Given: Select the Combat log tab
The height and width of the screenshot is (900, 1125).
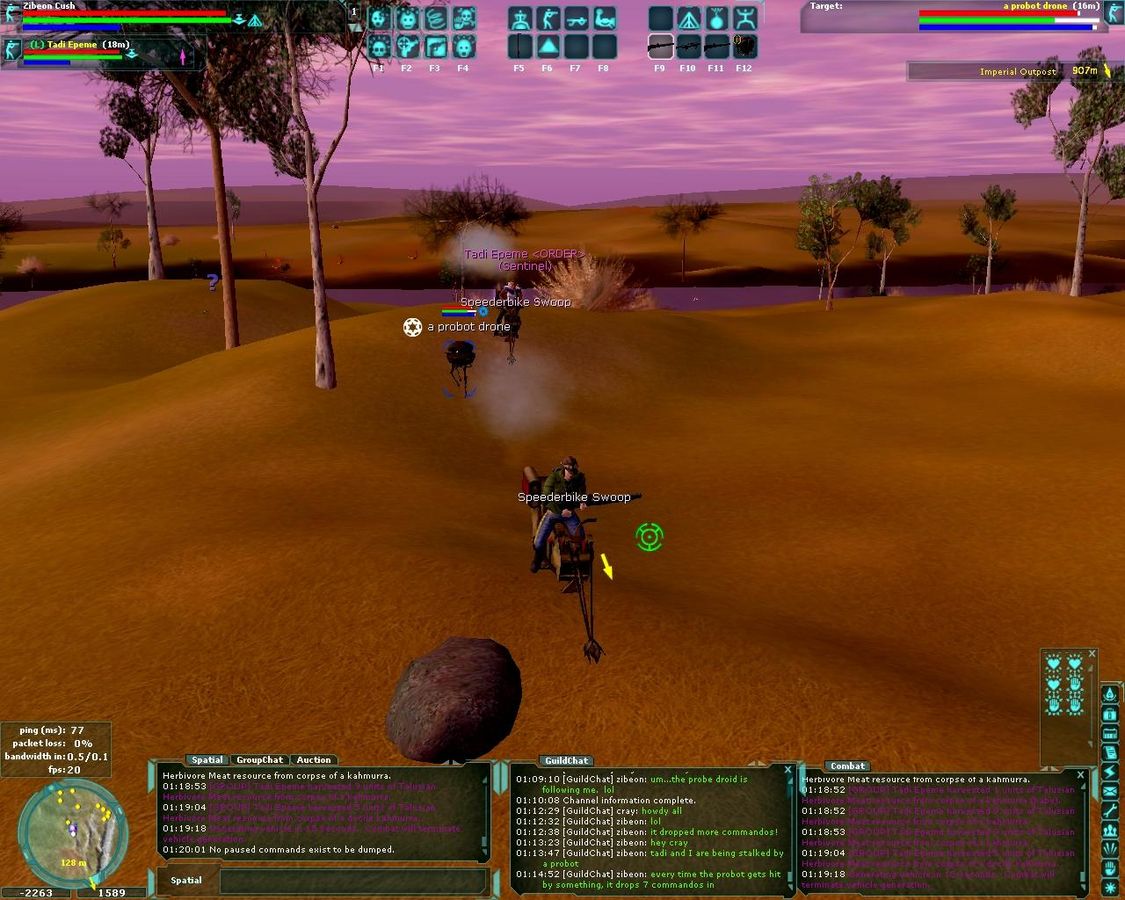Looking at the screenshot, I should point(847,766).
